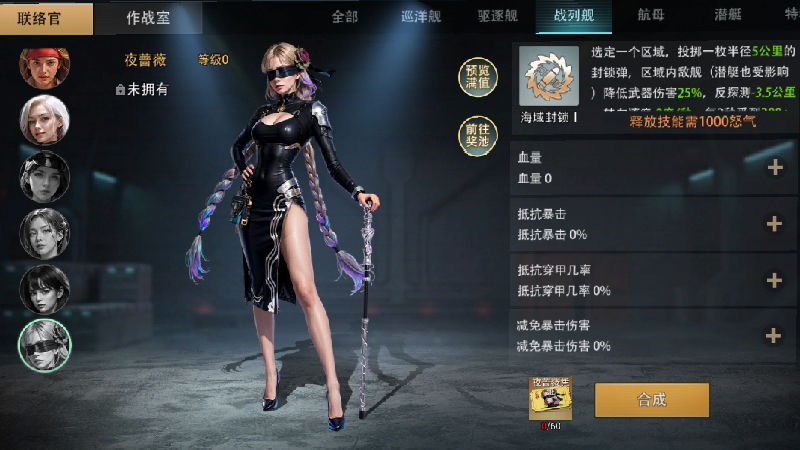The height and width of the screenshot is (450, 800).
Task: Open the 潜艇 category tab
Action: click(728, 16)
